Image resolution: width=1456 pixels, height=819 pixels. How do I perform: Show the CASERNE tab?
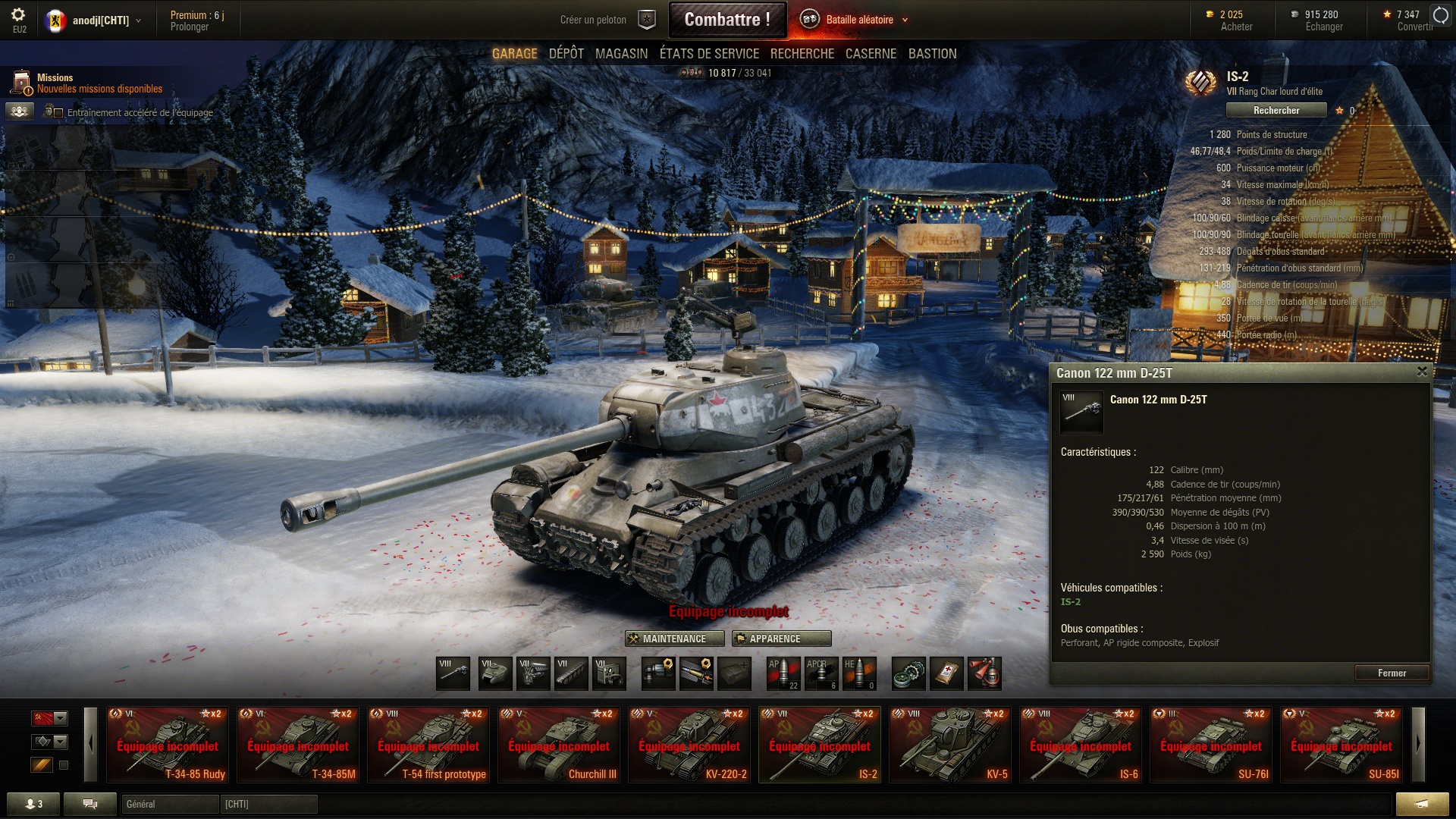click(x=871, y=54)
